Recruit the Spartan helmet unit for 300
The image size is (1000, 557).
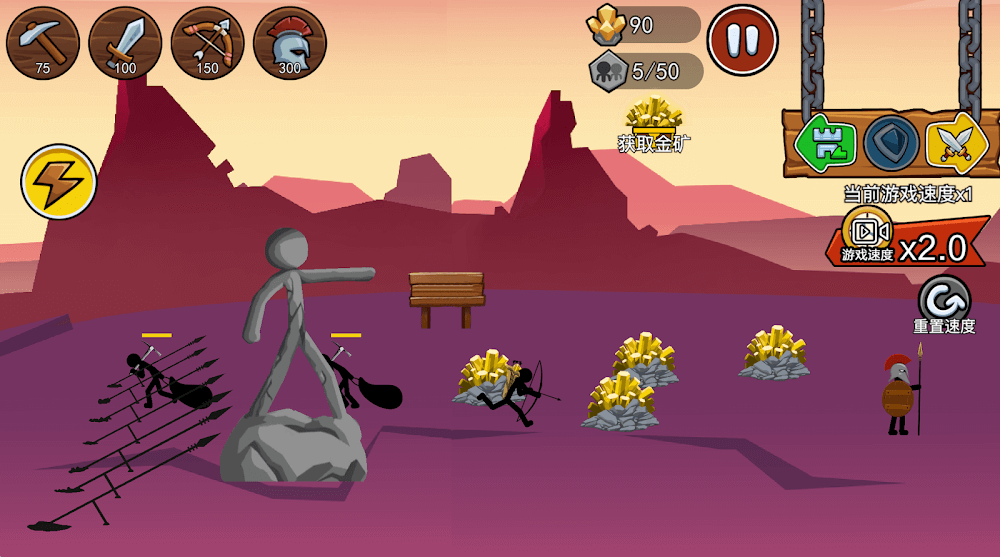[289, 43]
